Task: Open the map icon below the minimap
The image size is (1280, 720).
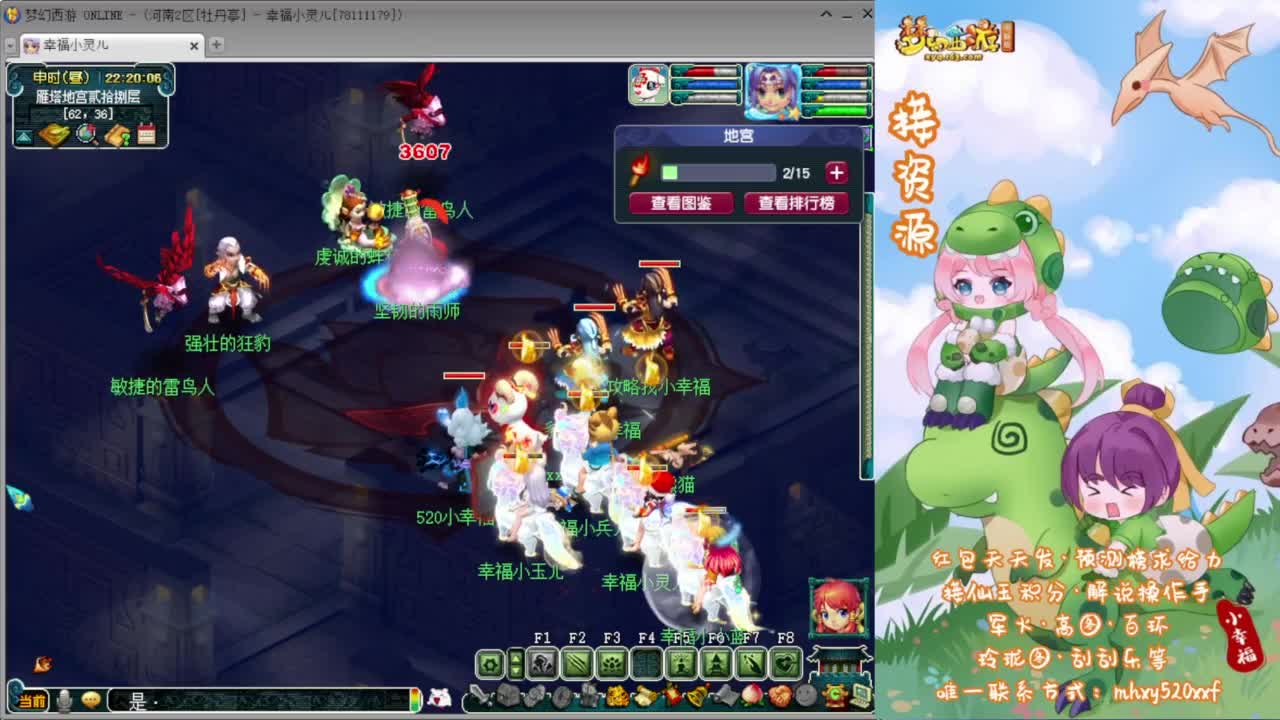Action: click(x=56, y=134)
